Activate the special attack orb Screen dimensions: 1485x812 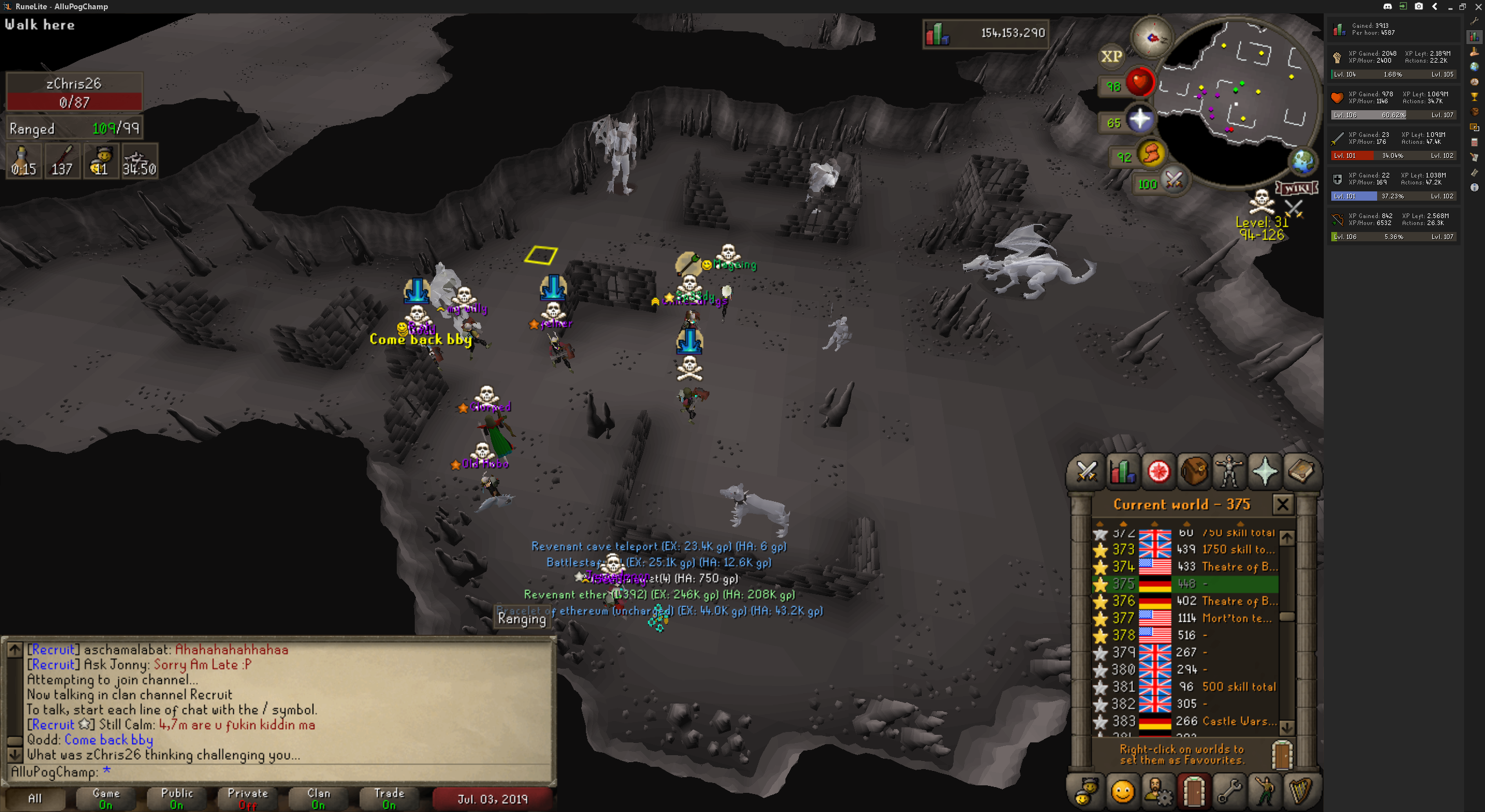[x=1173, y=180]
